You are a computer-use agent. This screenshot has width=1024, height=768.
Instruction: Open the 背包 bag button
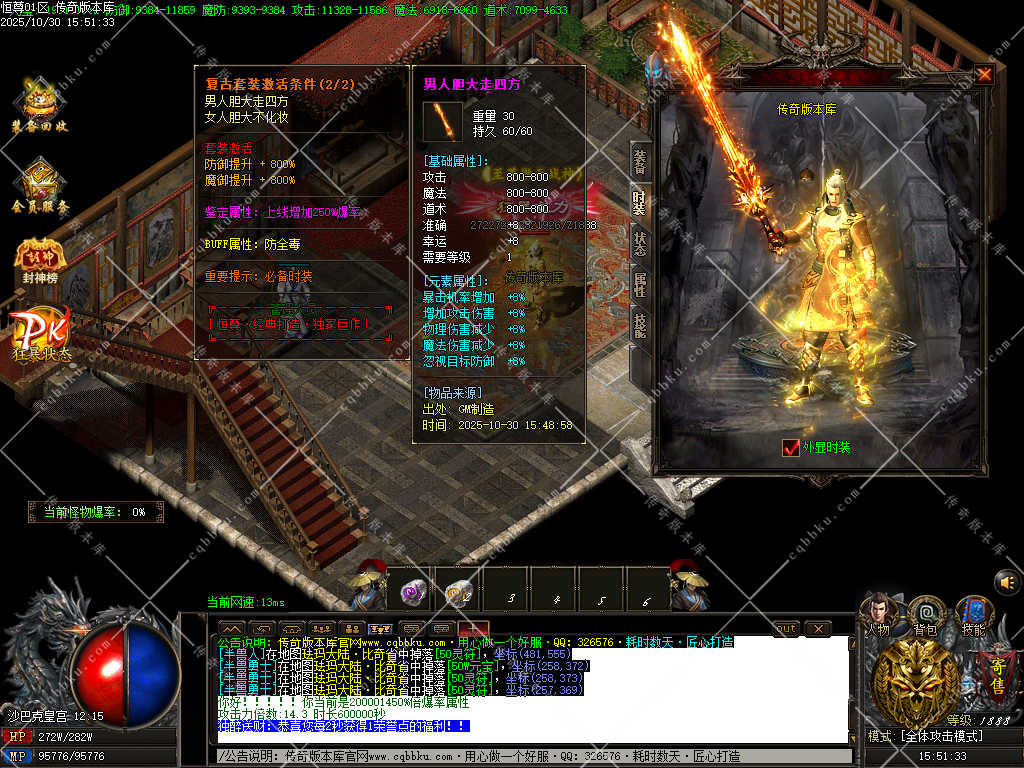926,614
